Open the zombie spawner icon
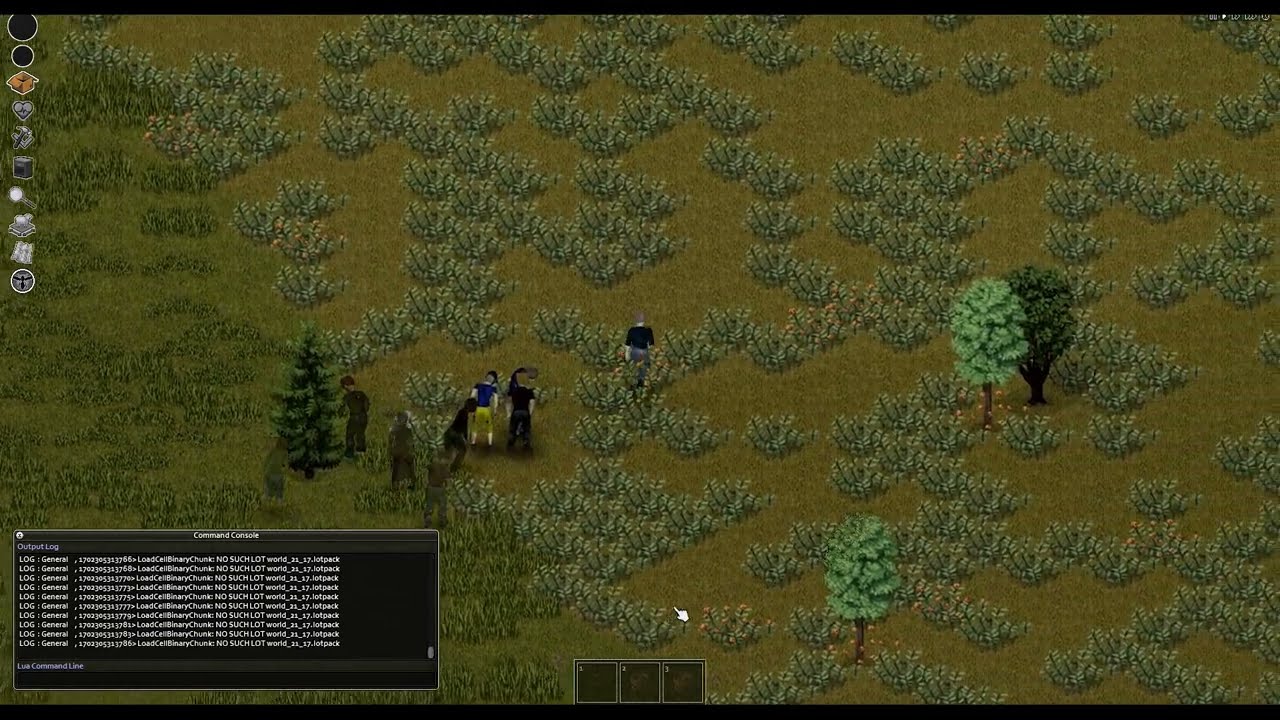1280x720 pixels. coord(22,281)
